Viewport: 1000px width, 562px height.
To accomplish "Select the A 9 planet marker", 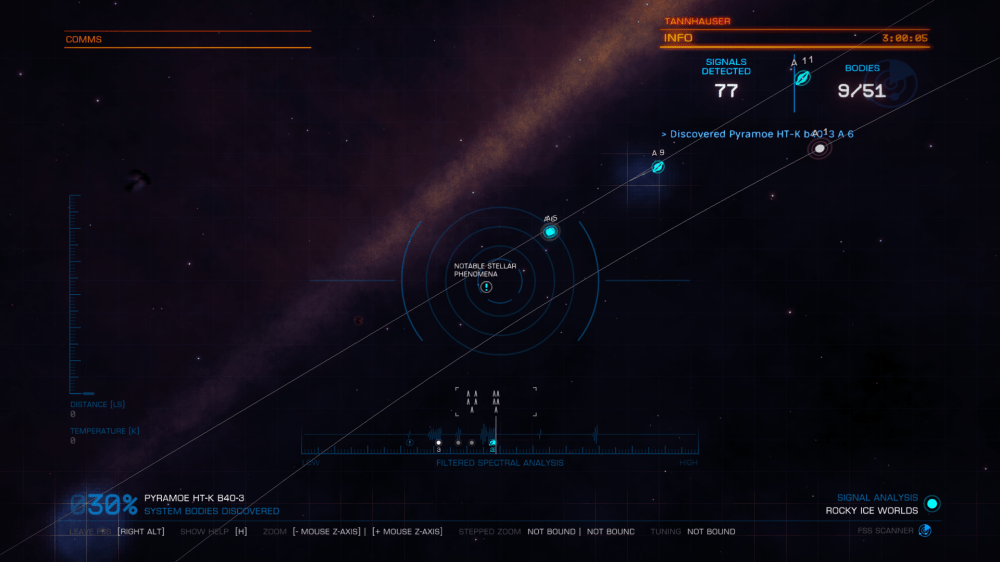I will click(x=658, y=167).
